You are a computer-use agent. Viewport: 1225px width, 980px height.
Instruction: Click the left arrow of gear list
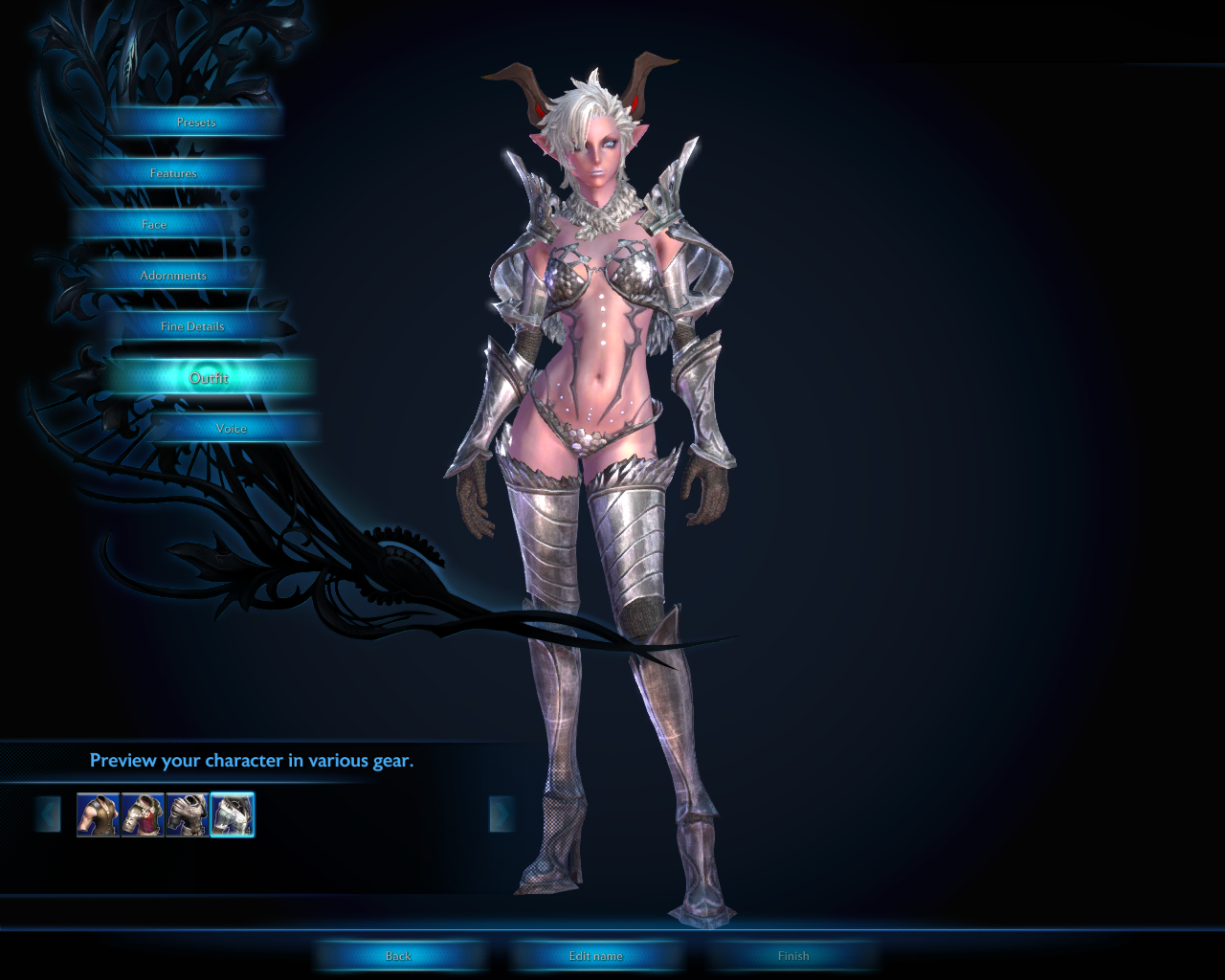(x=48, y=815)
